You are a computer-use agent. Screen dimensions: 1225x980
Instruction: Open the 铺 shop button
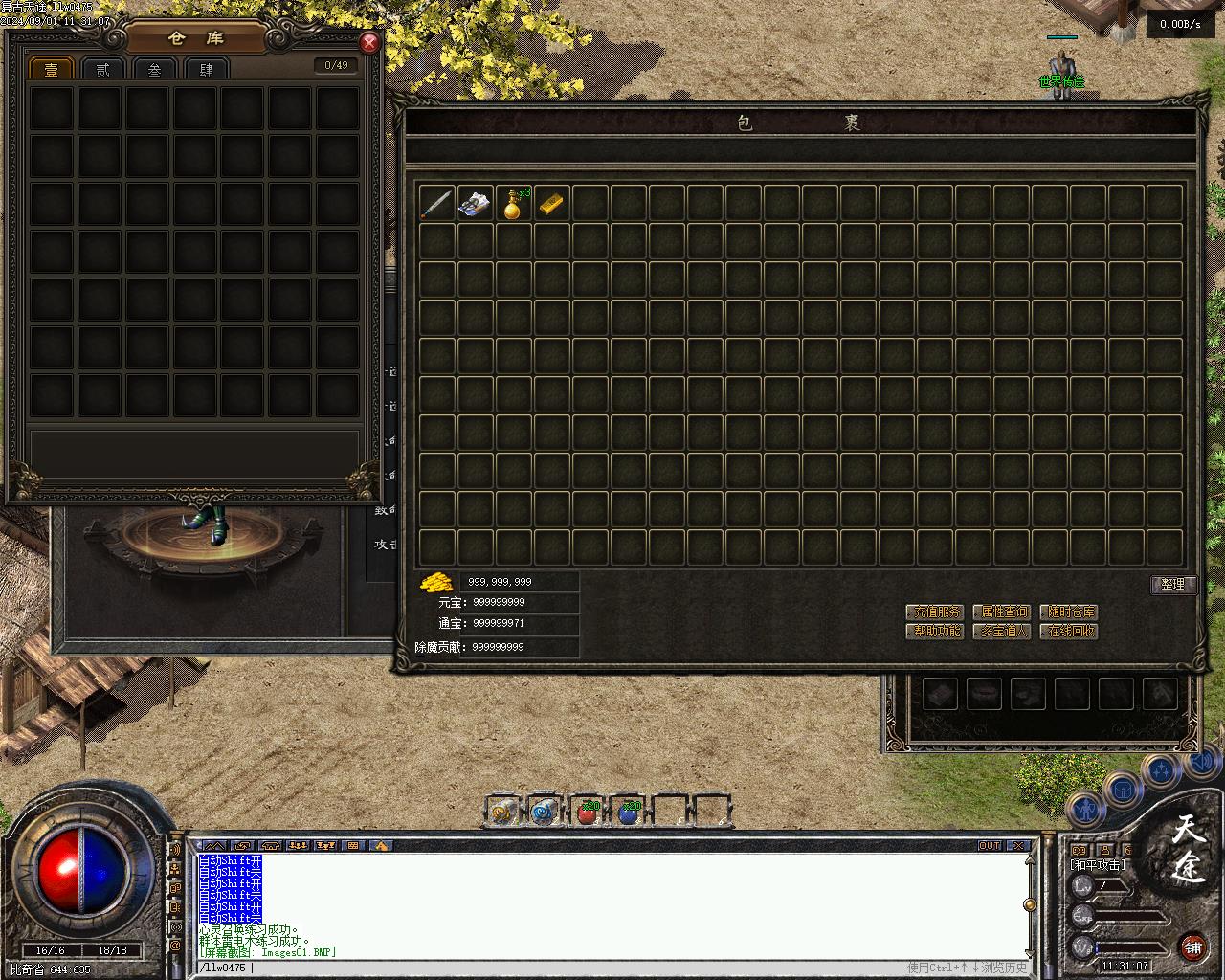pyautogui.click(x=1192, y=947)
